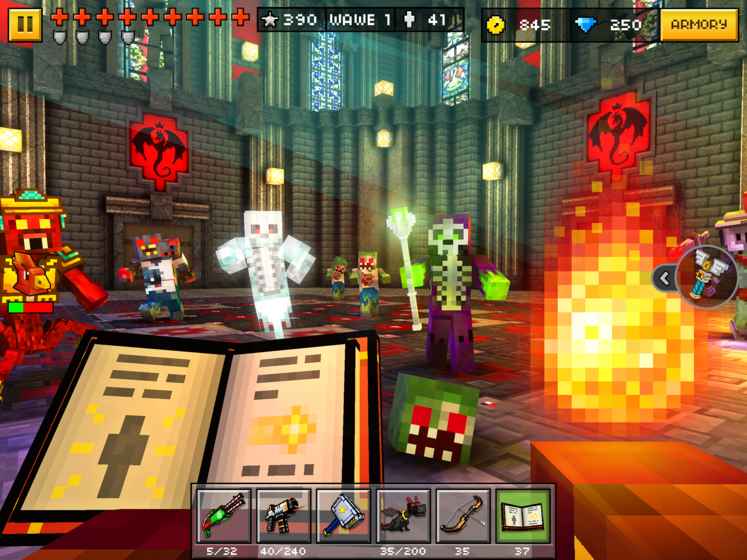
Task: Select the bow weapon slot
Action: coord(464,515)
